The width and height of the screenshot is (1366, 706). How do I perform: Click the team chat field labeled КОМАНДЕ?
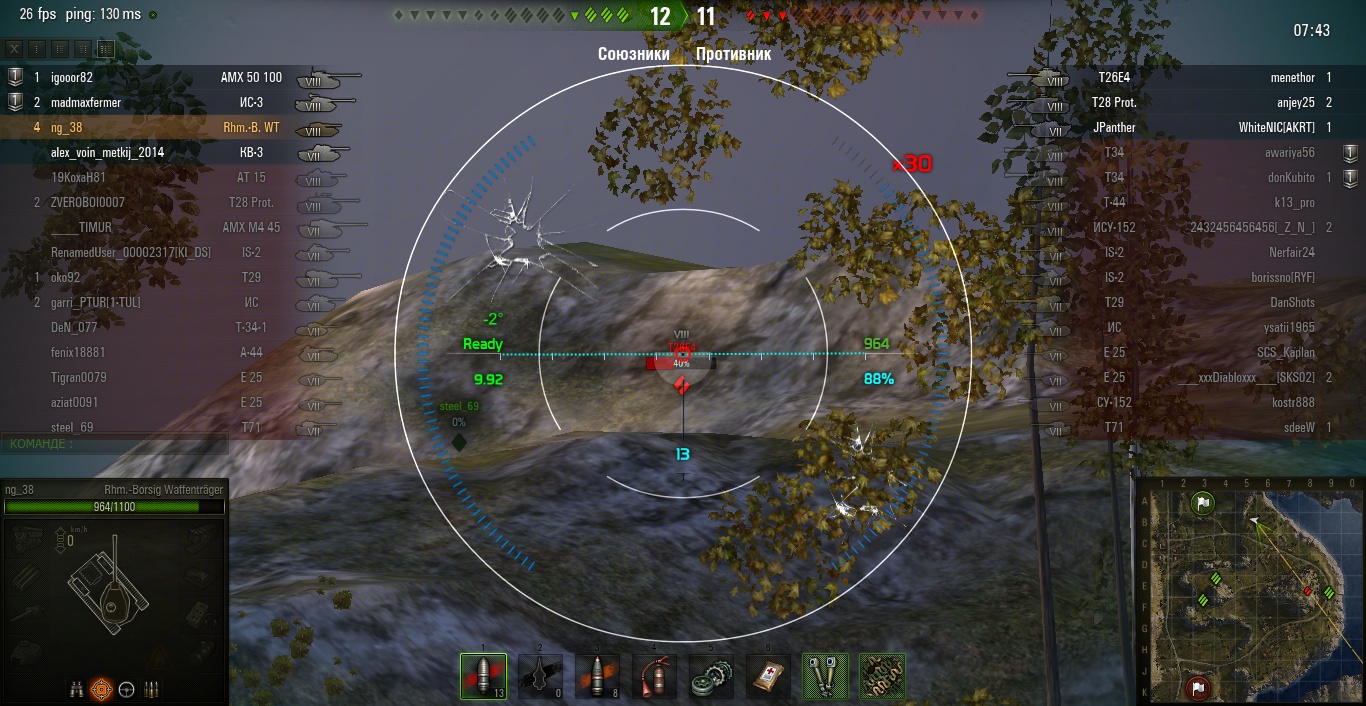115,443
